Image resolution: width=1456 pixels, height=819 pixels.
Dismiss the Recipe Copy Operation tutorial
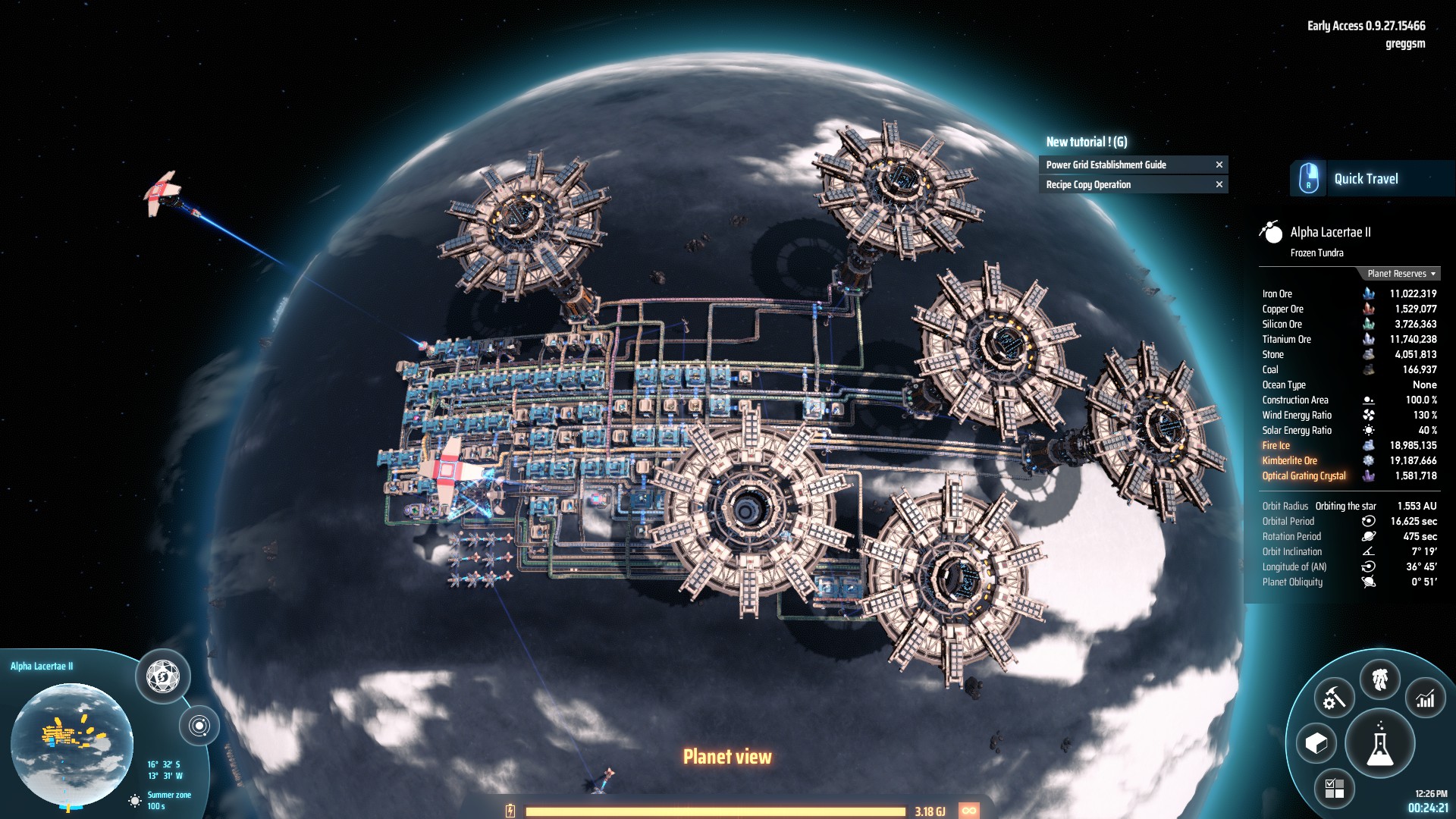point(1219,184)
